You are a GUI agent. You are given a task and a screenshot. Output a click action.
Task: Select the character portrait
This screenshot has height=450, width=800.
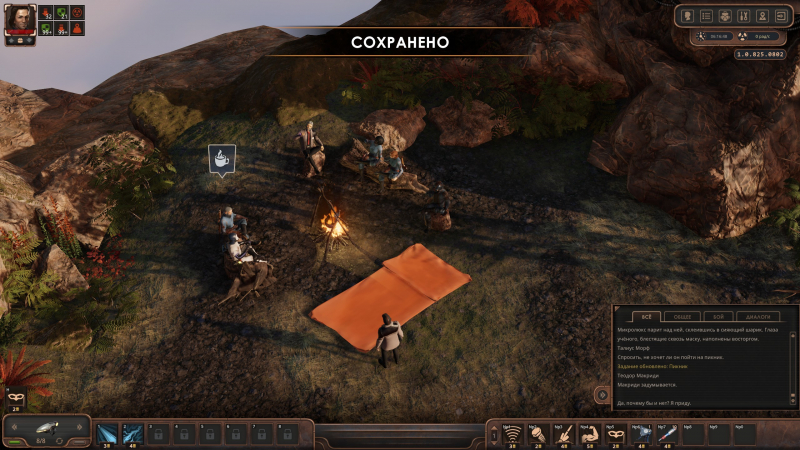tap(20, 20)
